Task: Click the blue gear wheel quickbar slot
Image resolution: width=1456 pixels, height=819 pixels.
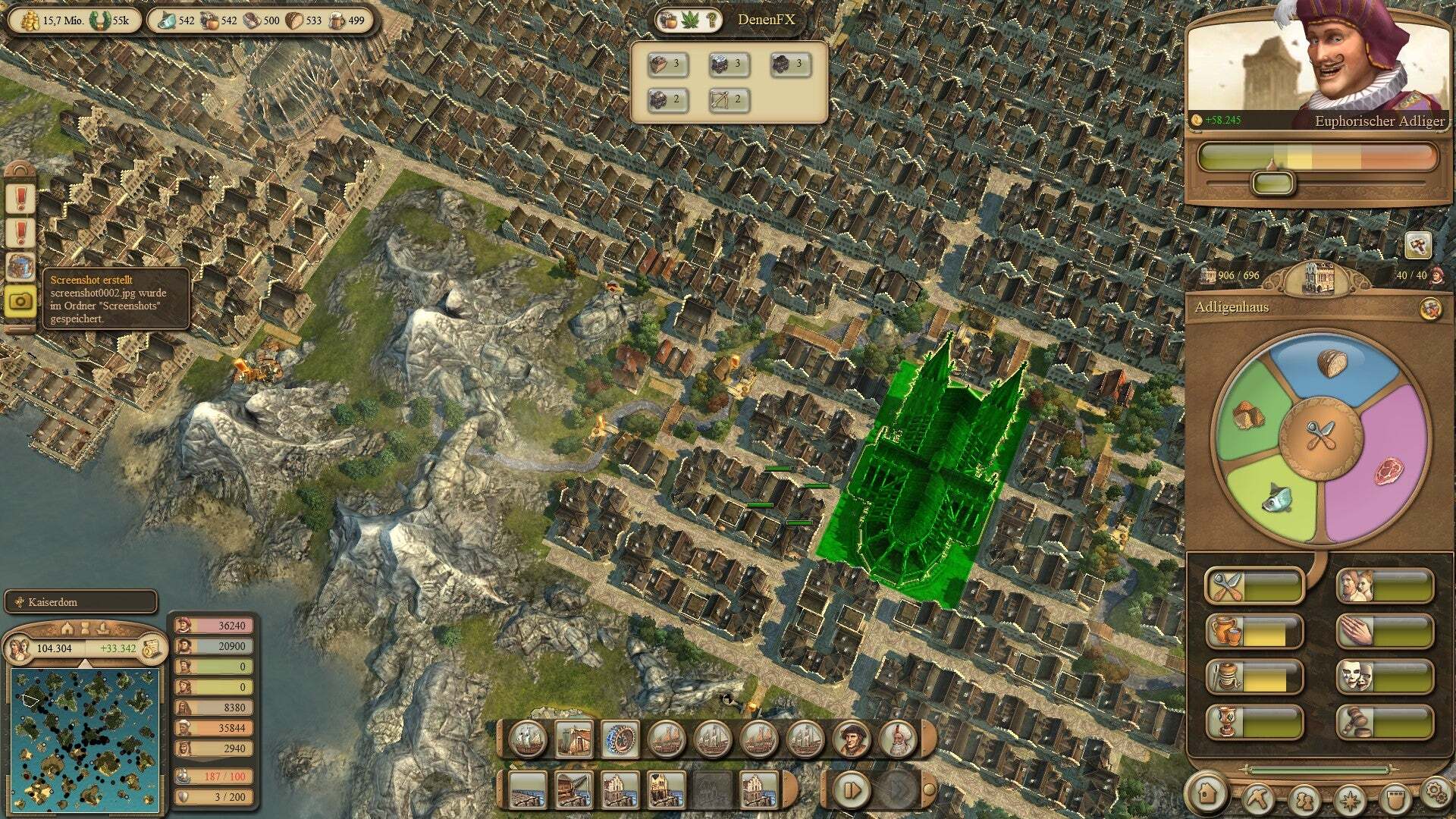Action: pos(620,739)
